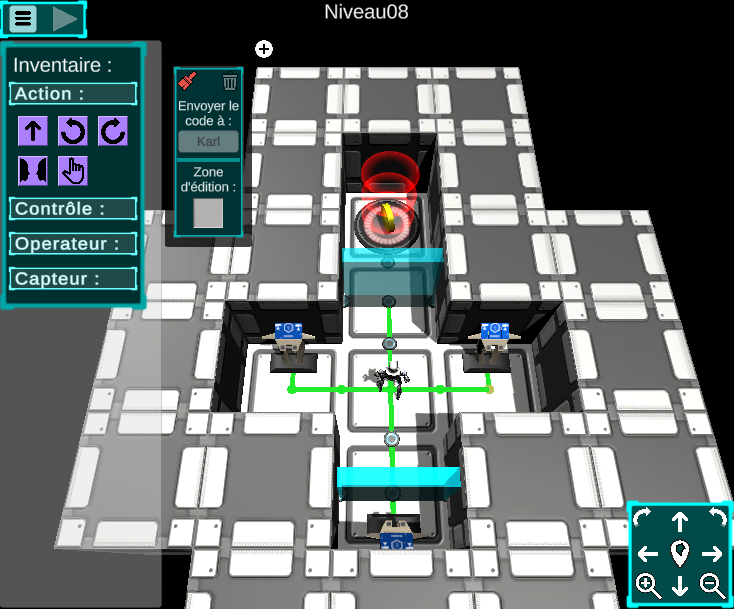Image resolution: width=734 pixels, height=609 pixels.
Task: Open the Operateur category
Action: [73, 244]
